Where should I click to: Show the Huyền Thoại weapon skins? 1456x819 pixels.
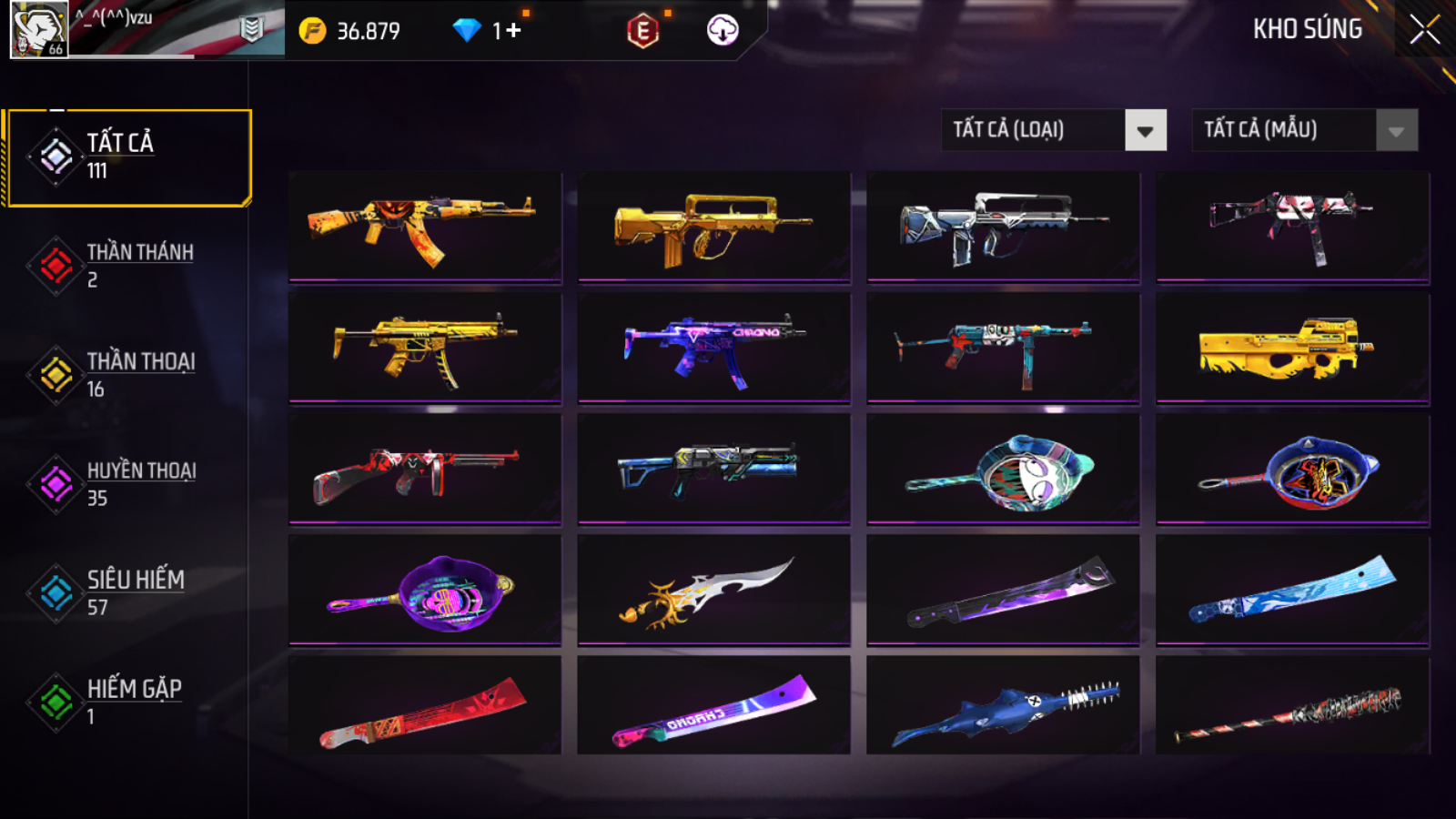(x=127, y=483)
